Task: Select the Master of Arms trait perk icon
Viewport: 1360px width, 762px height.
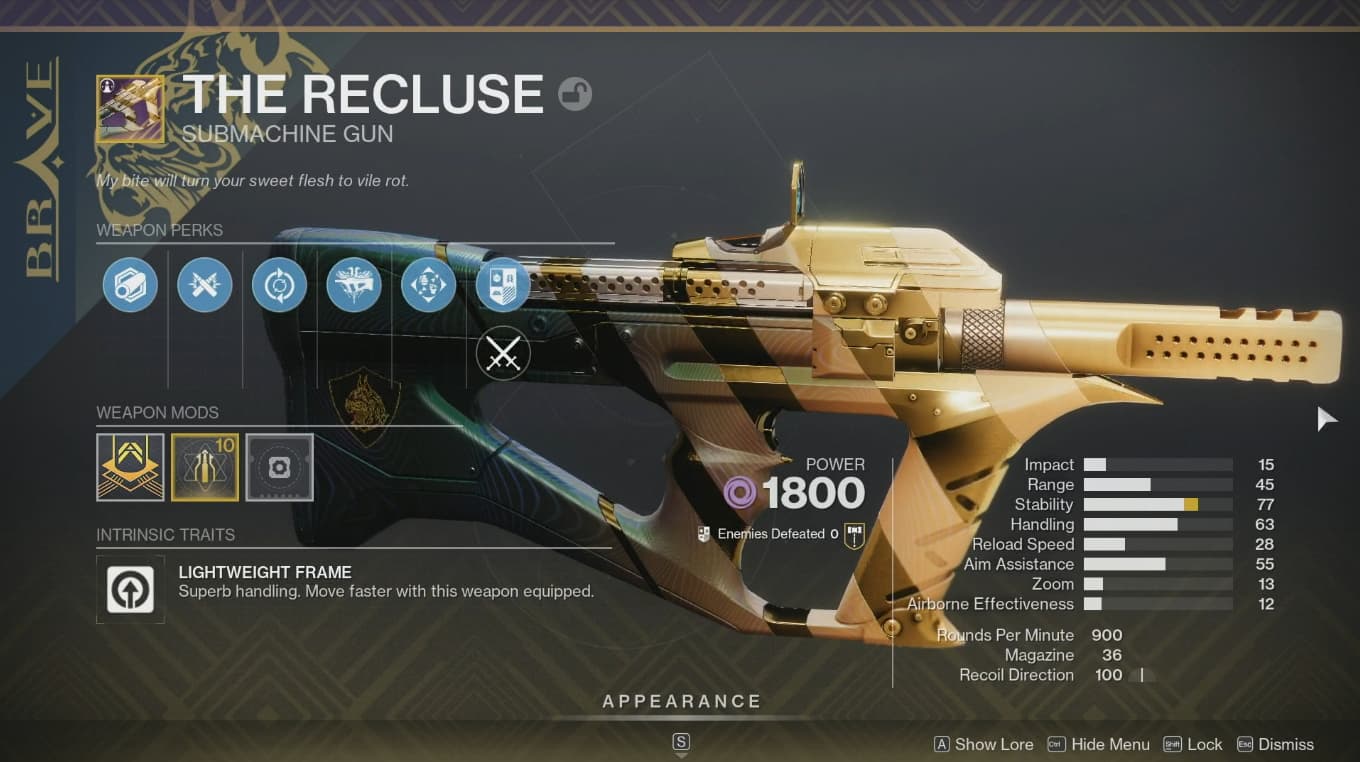Action: (354, 284)
